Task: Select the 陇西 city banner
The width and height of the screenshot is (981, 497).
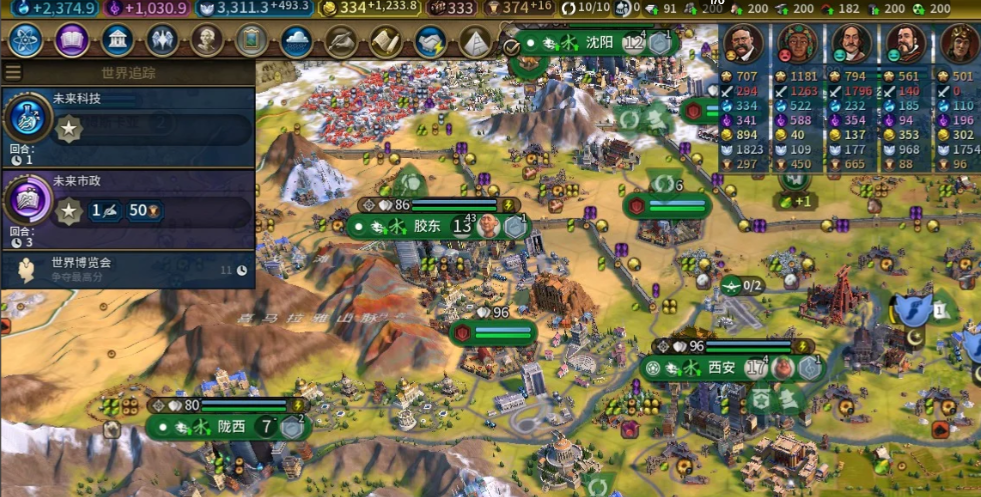Action: (x=230, y=426)
